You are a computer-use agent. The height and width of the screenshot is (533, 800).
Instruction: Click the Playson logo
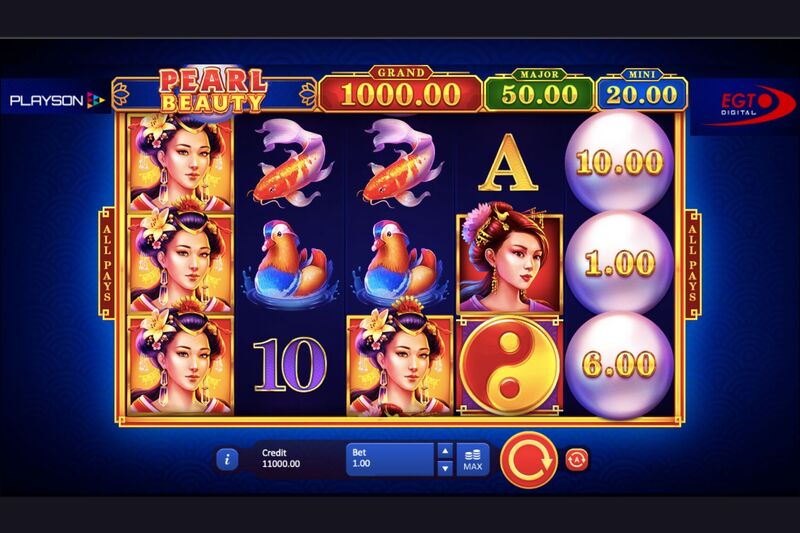57,99
